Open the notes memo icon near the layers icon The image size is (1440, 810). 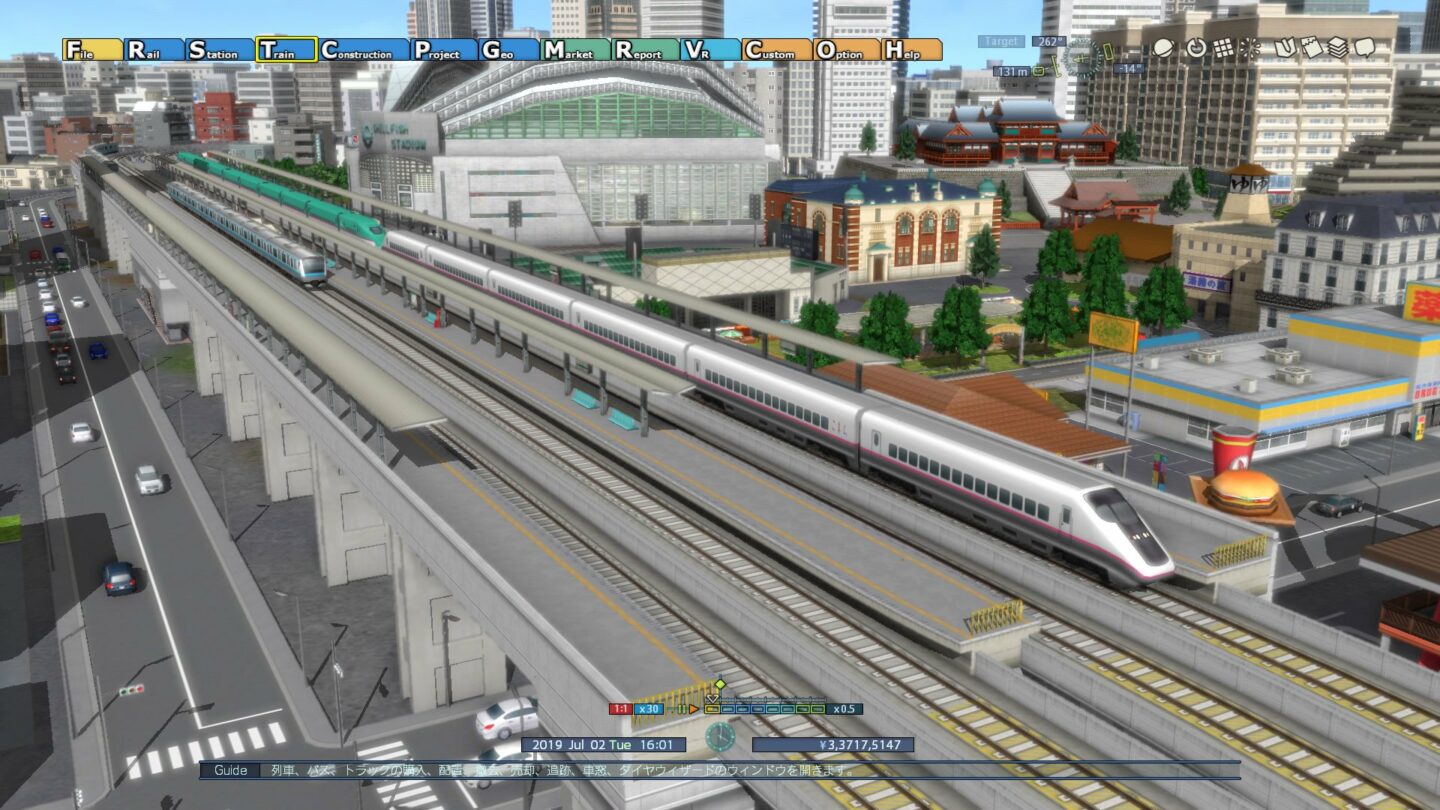tap(1309, 48)
